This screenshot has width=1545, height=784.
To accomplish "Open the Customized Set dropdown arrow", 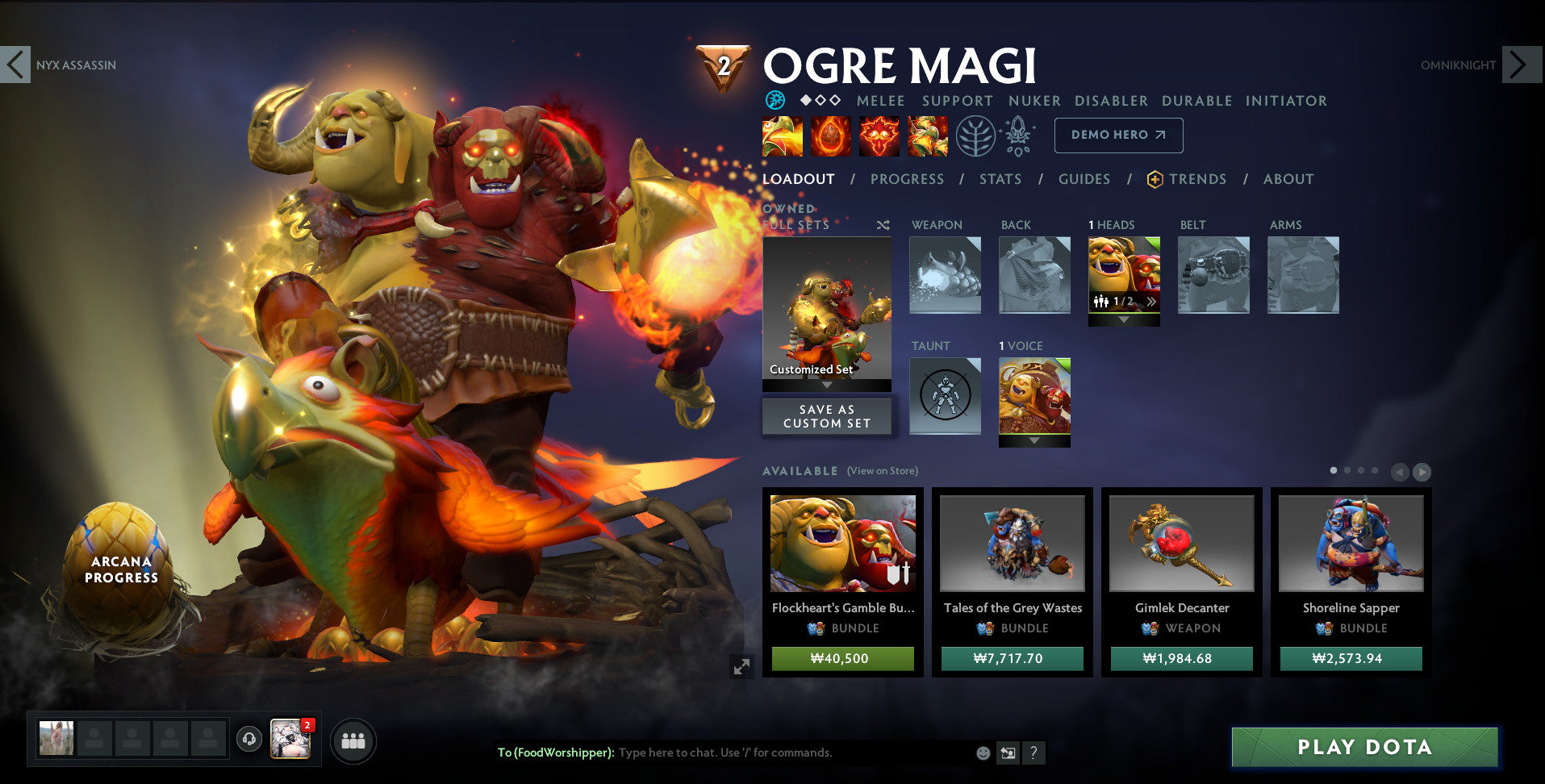I will pyautogui.click(x=826, y=385).
